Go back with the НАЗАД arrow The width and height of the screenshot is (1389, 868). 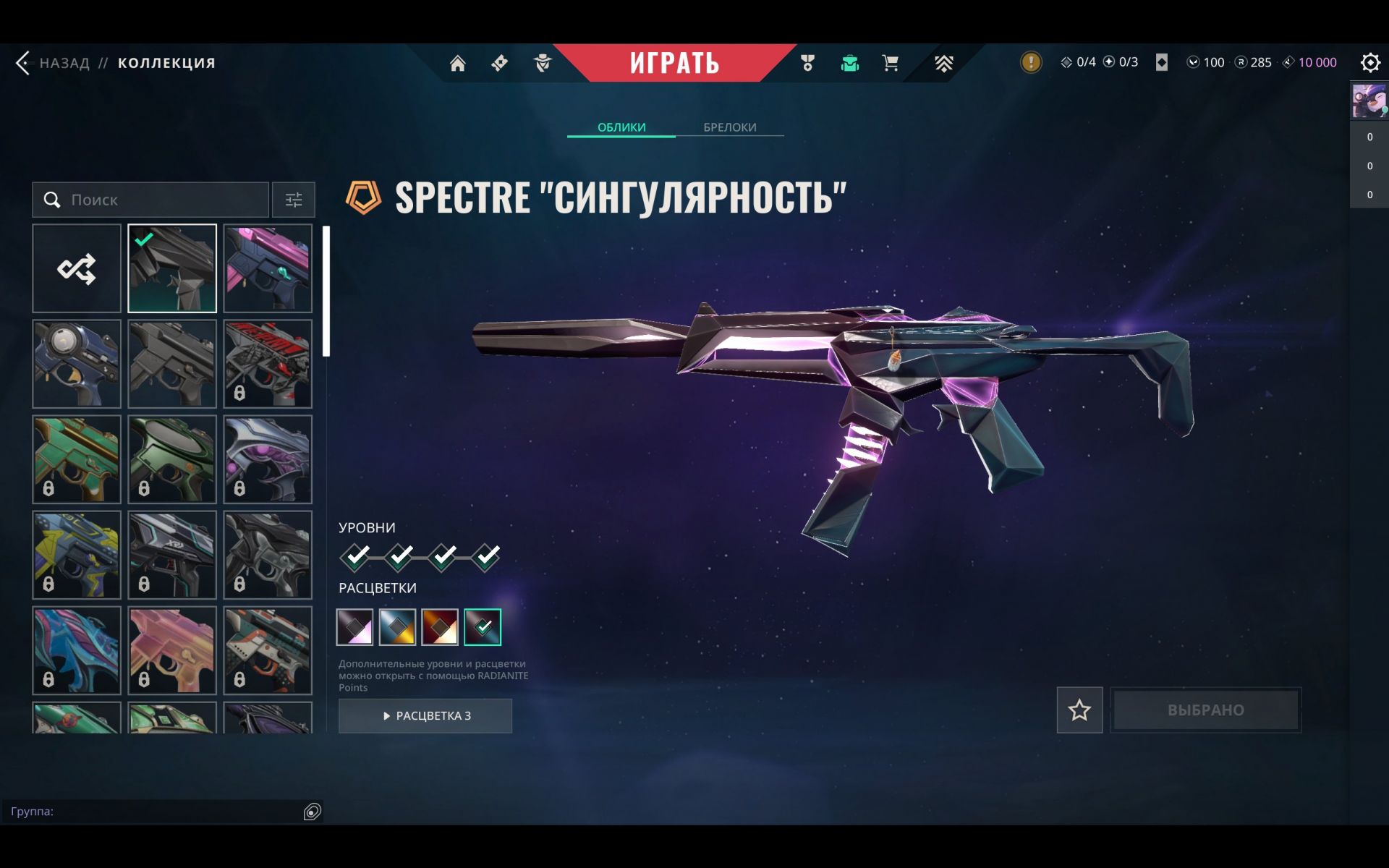point(24,63)
